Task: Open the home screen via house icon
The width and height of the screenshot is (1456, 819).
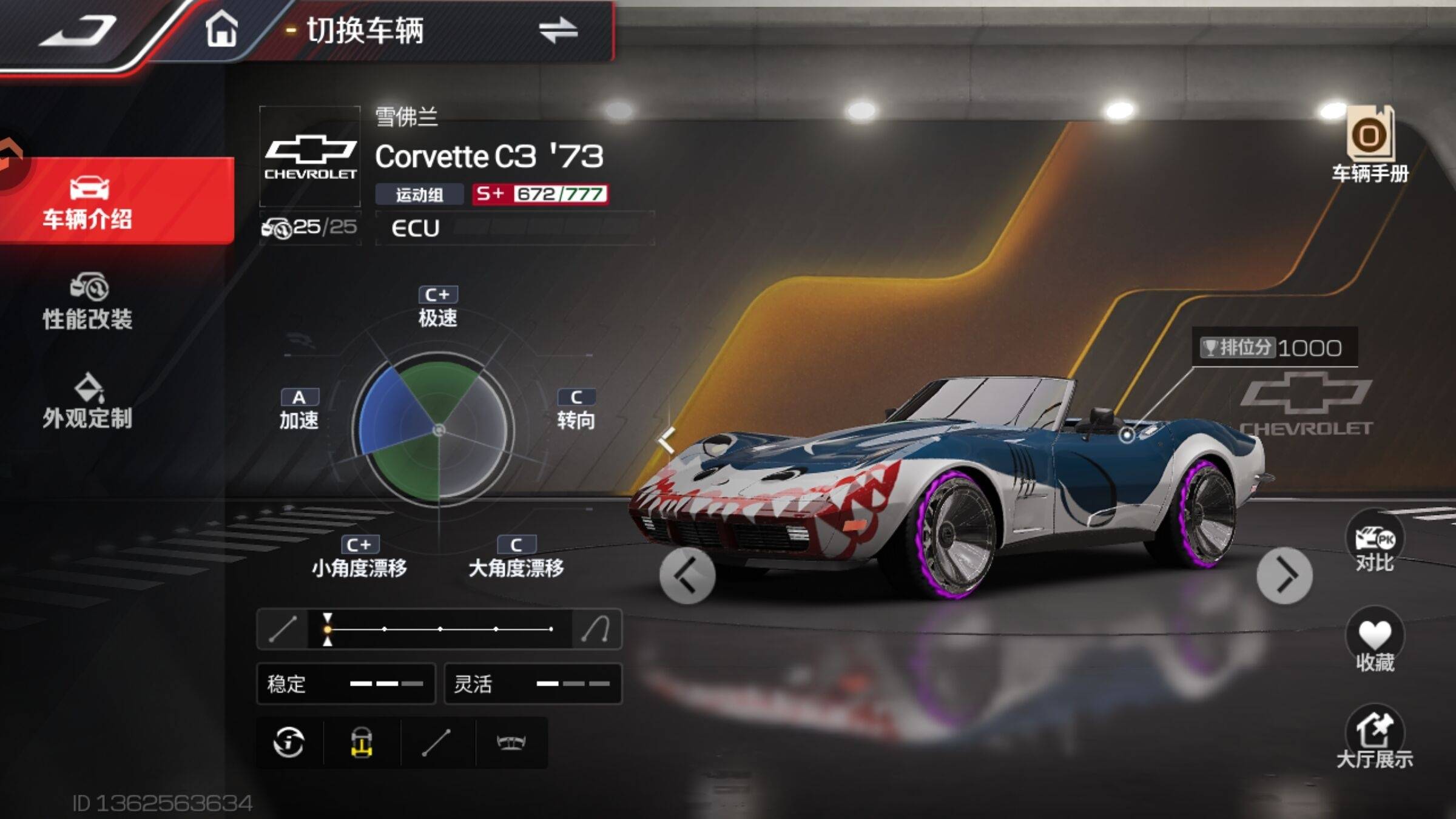Action: [221, 29]
